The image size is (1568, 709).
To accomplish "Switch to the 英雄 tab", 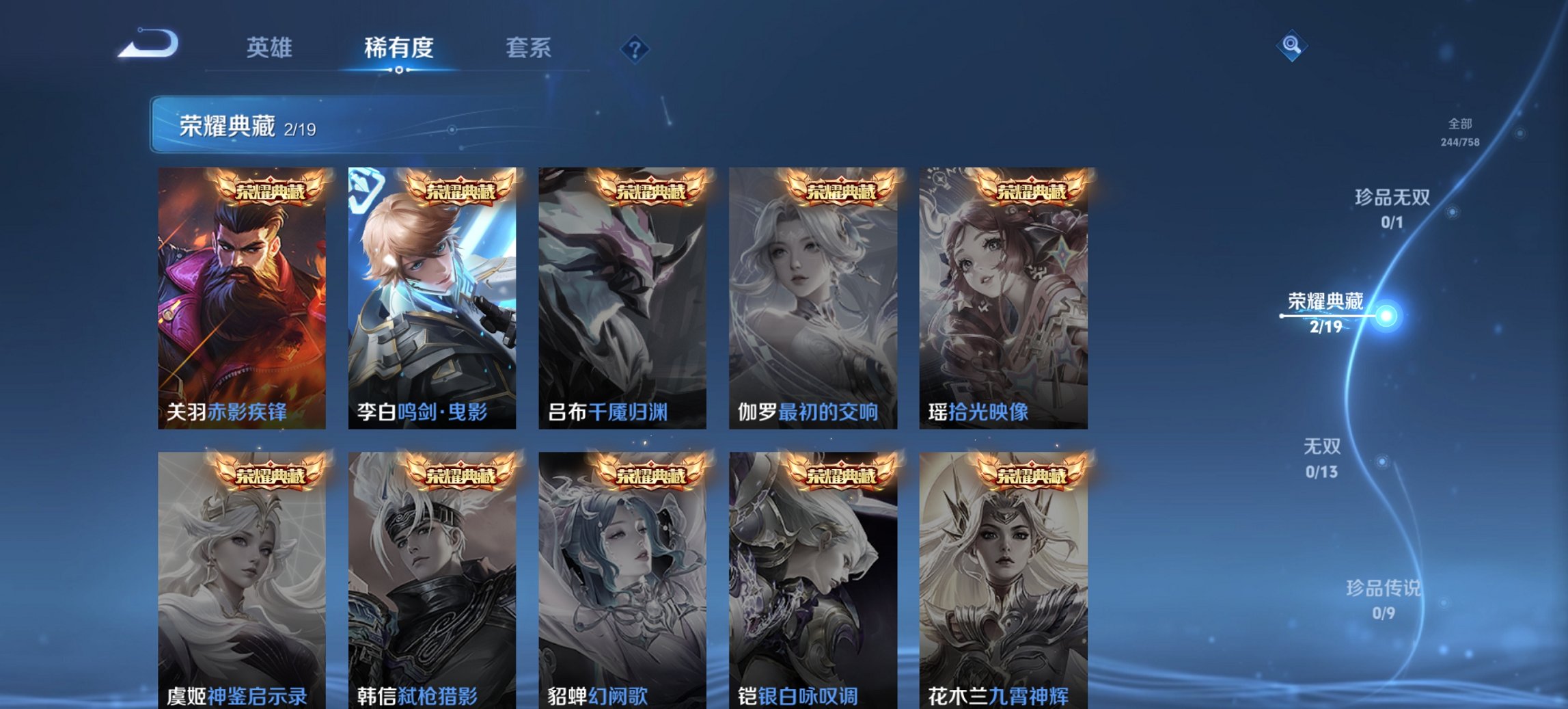I will [x=271, y=48].
